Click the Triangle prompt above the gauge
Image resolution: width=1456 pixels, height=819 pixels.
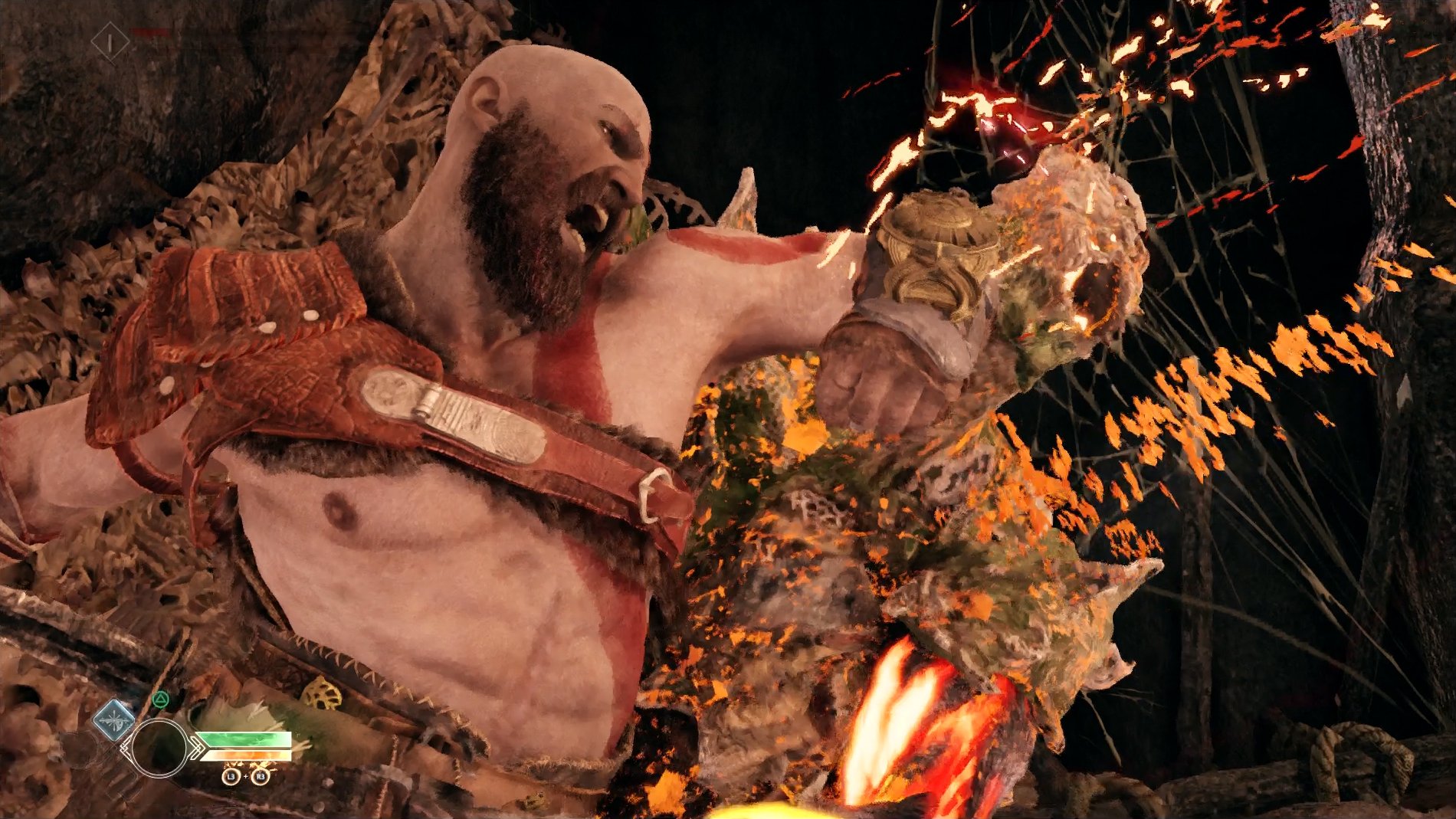161,699
